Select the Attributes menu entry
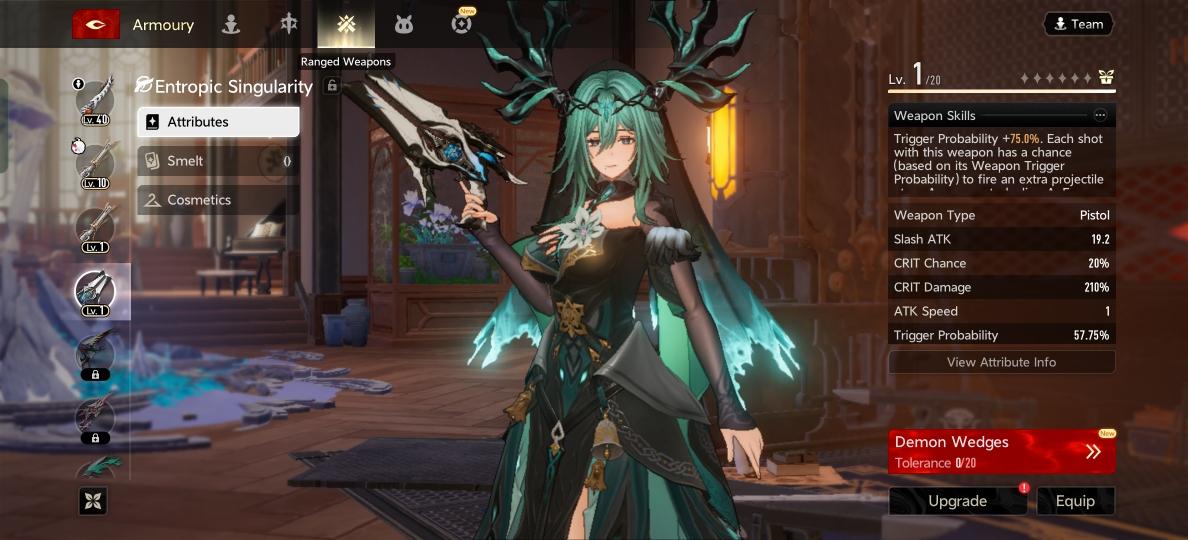This screenshot has width=1188, height=540. (218, 122)
